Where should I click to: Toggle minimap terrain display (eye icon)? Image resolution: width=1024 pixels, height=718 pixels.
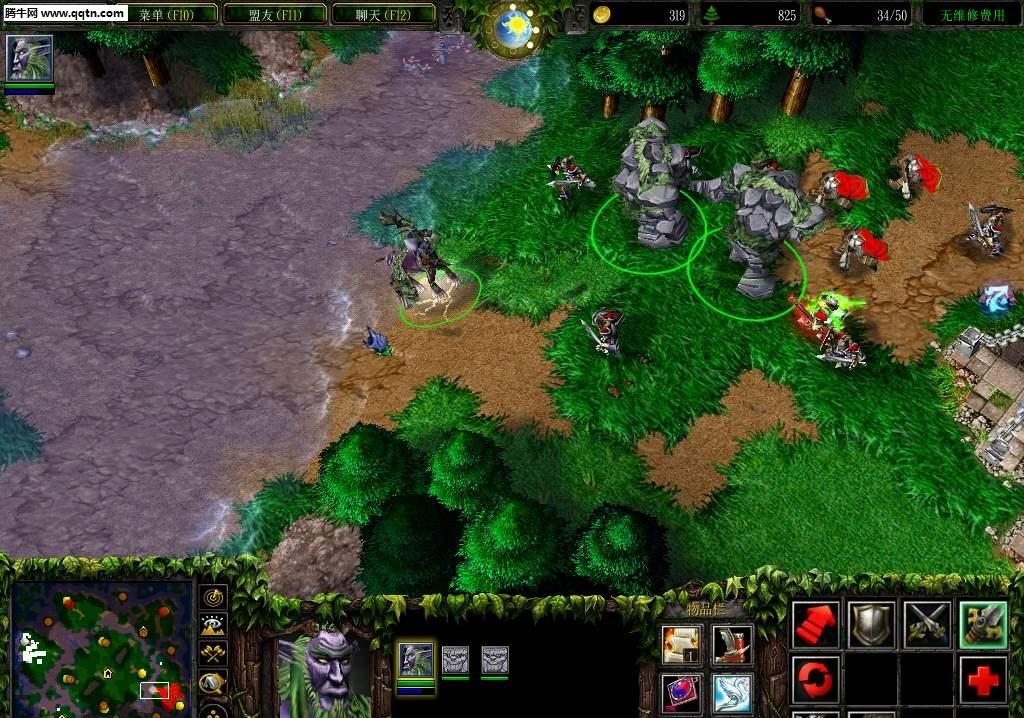click(214, 626)
